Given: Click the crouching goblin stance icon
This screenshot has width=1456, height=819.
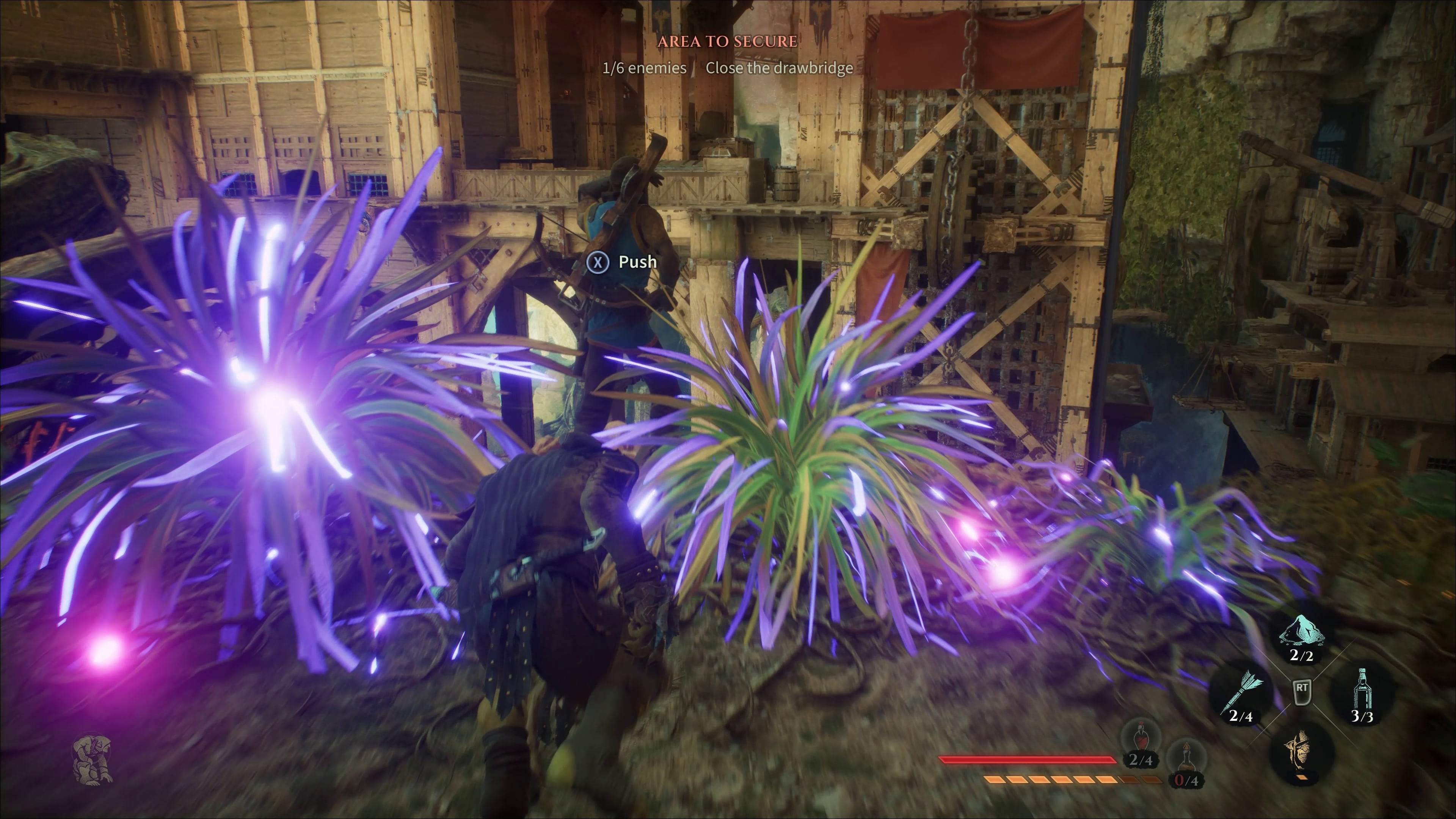Looking at the screenshot, I should (93, 758).
